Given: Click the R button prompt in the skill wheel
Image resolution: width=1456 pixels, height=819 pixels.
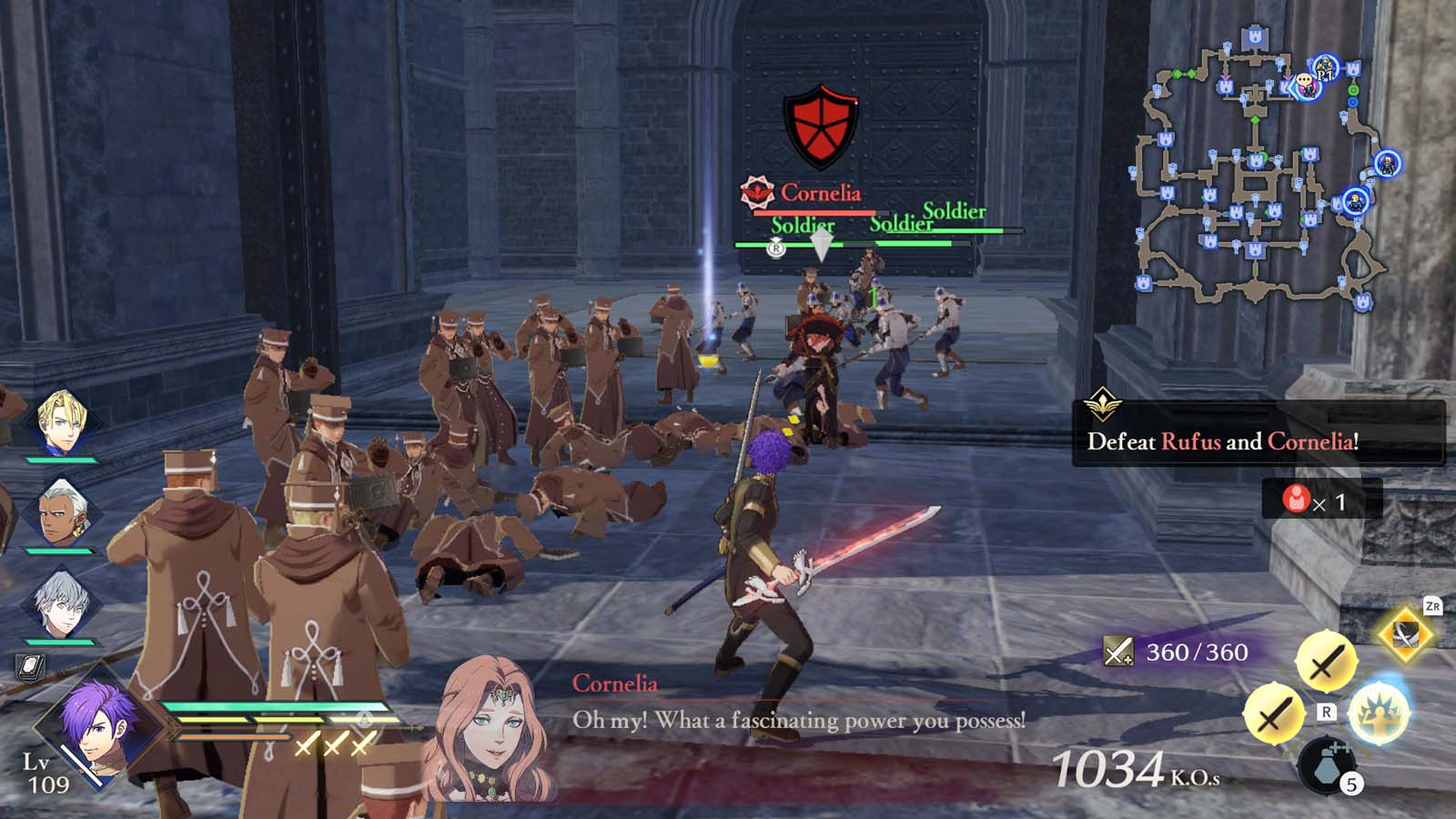Looking at the screenshot, I should pos(1326,712).
